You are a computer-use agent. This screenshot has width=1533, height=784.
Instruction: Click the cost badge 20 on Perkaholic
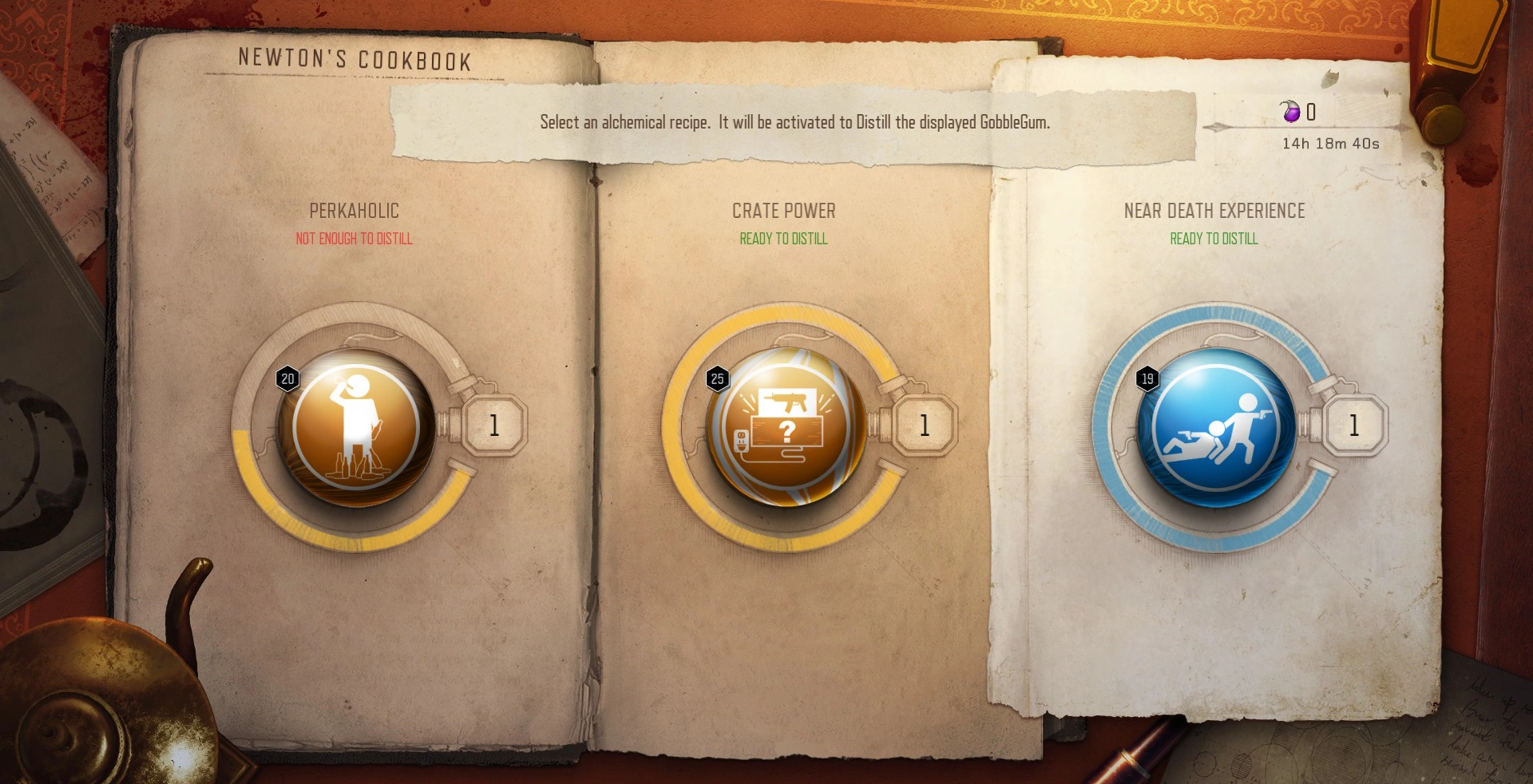coord(289,379)
